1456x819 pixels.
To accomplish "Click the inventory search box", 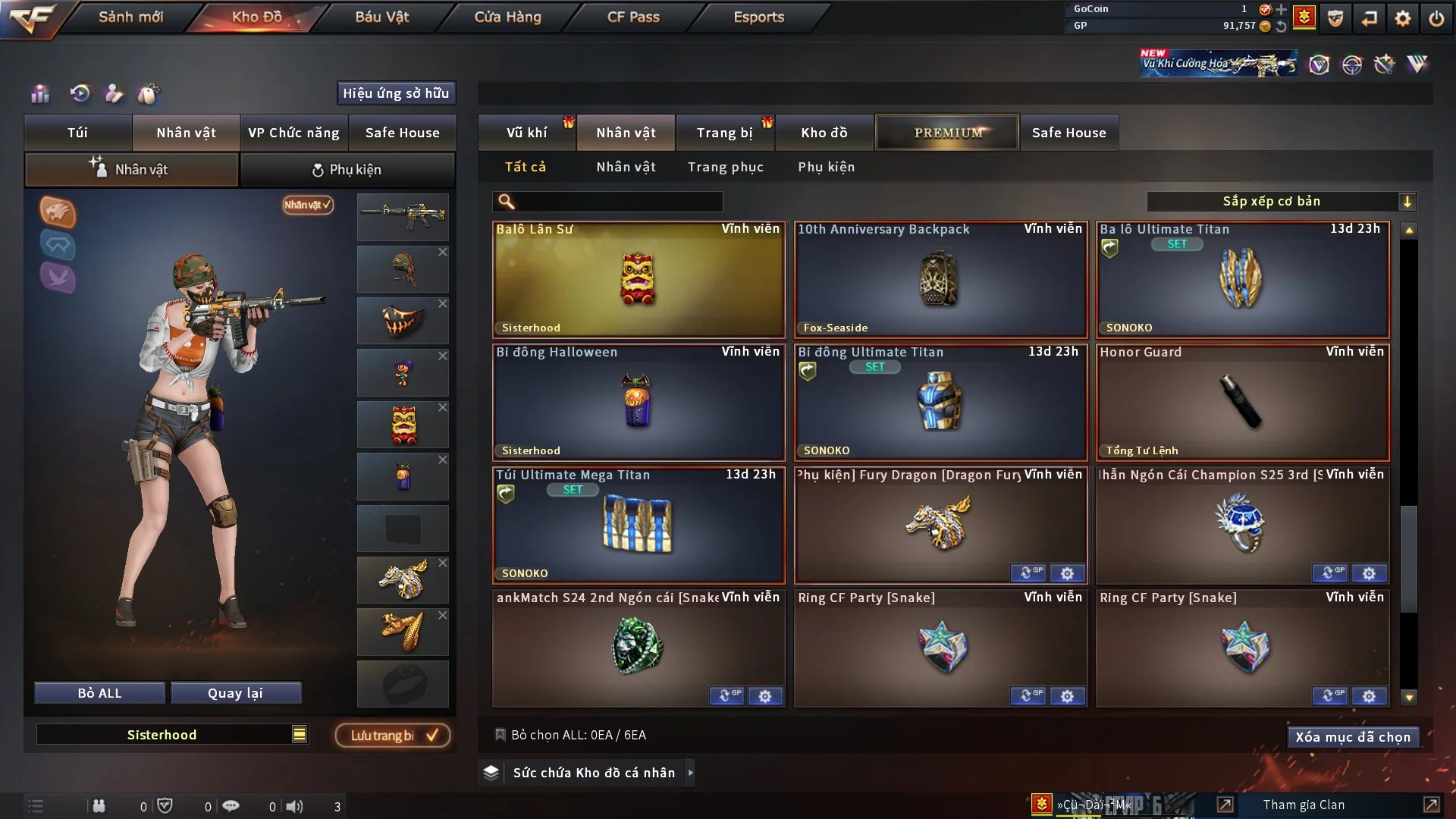I will click(616, 202).
